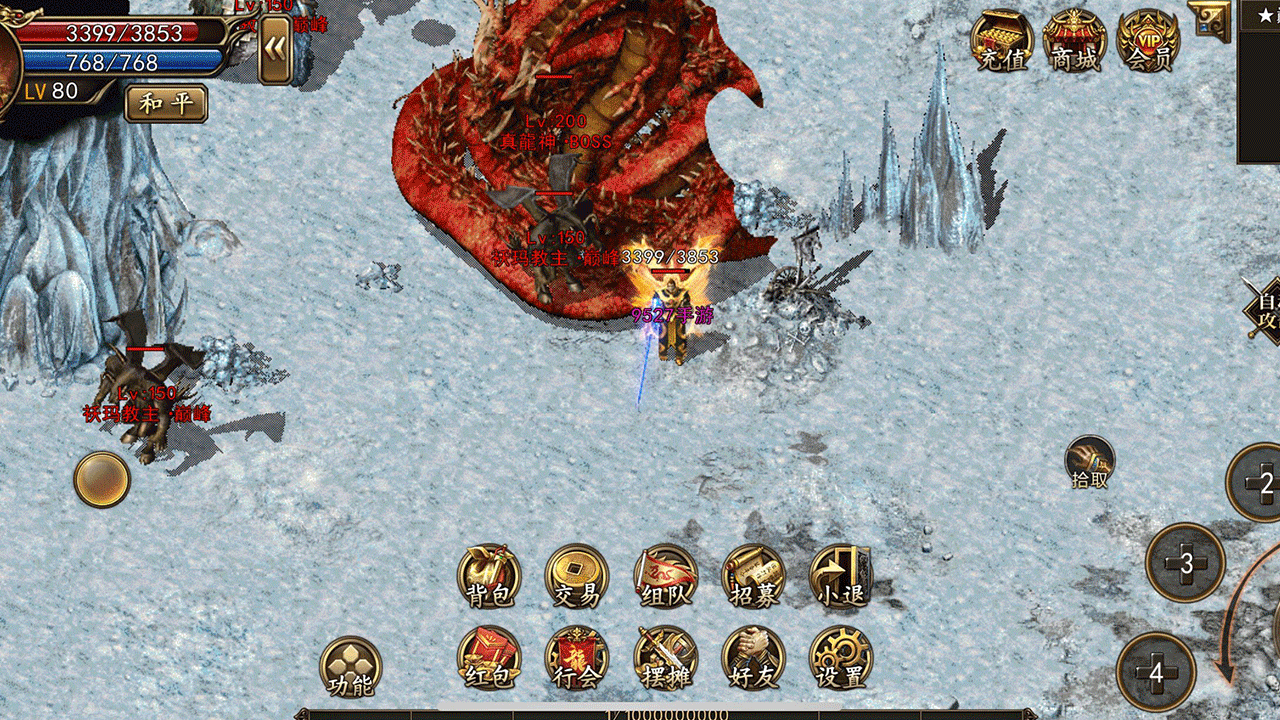The image size is (1280, 720).
Task: Open the 设置 settings menu
Action: click(840, 659)
